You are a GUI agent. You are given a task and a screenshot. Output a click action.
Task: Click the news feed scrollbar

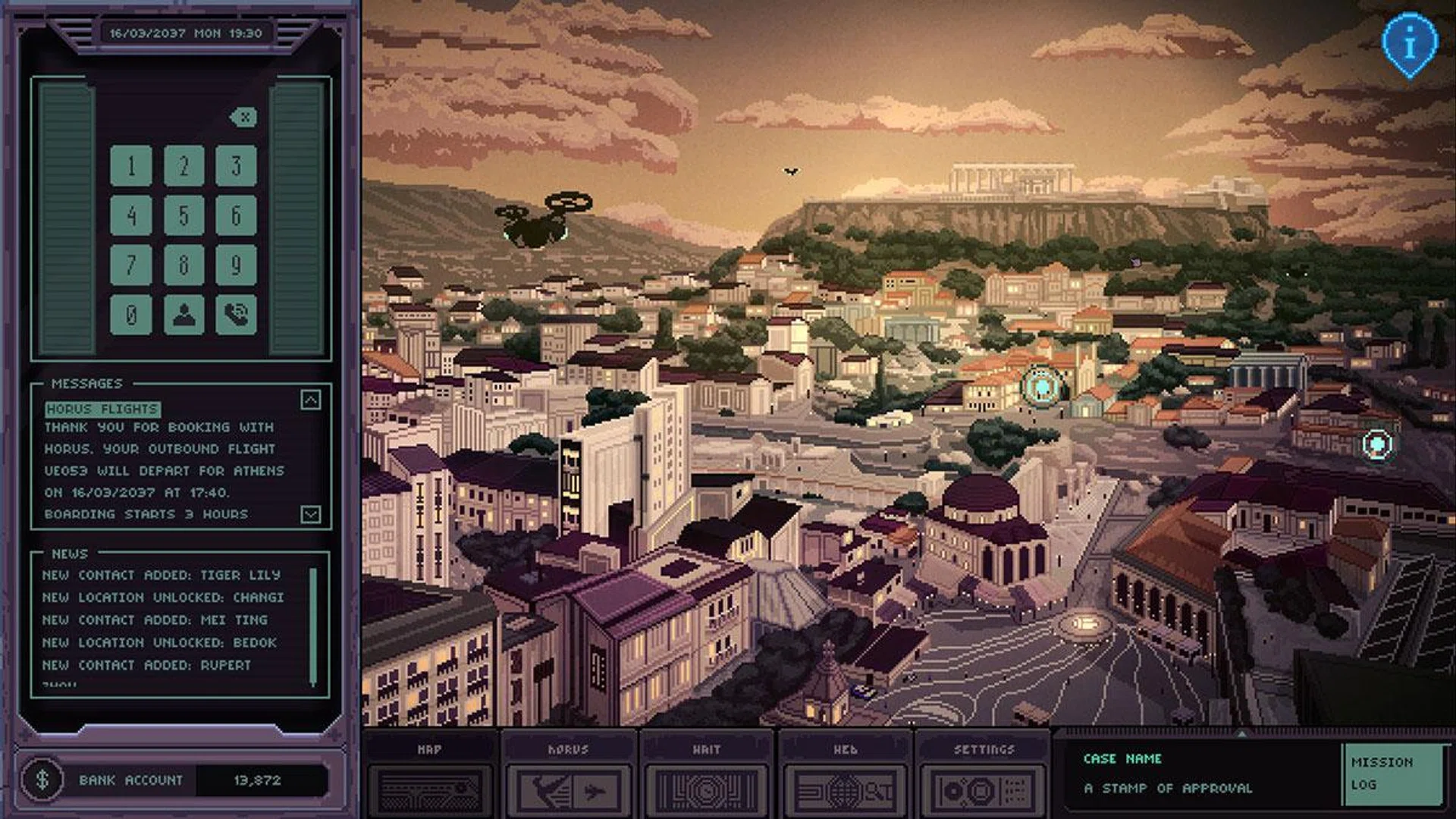(x=313, y=626)
